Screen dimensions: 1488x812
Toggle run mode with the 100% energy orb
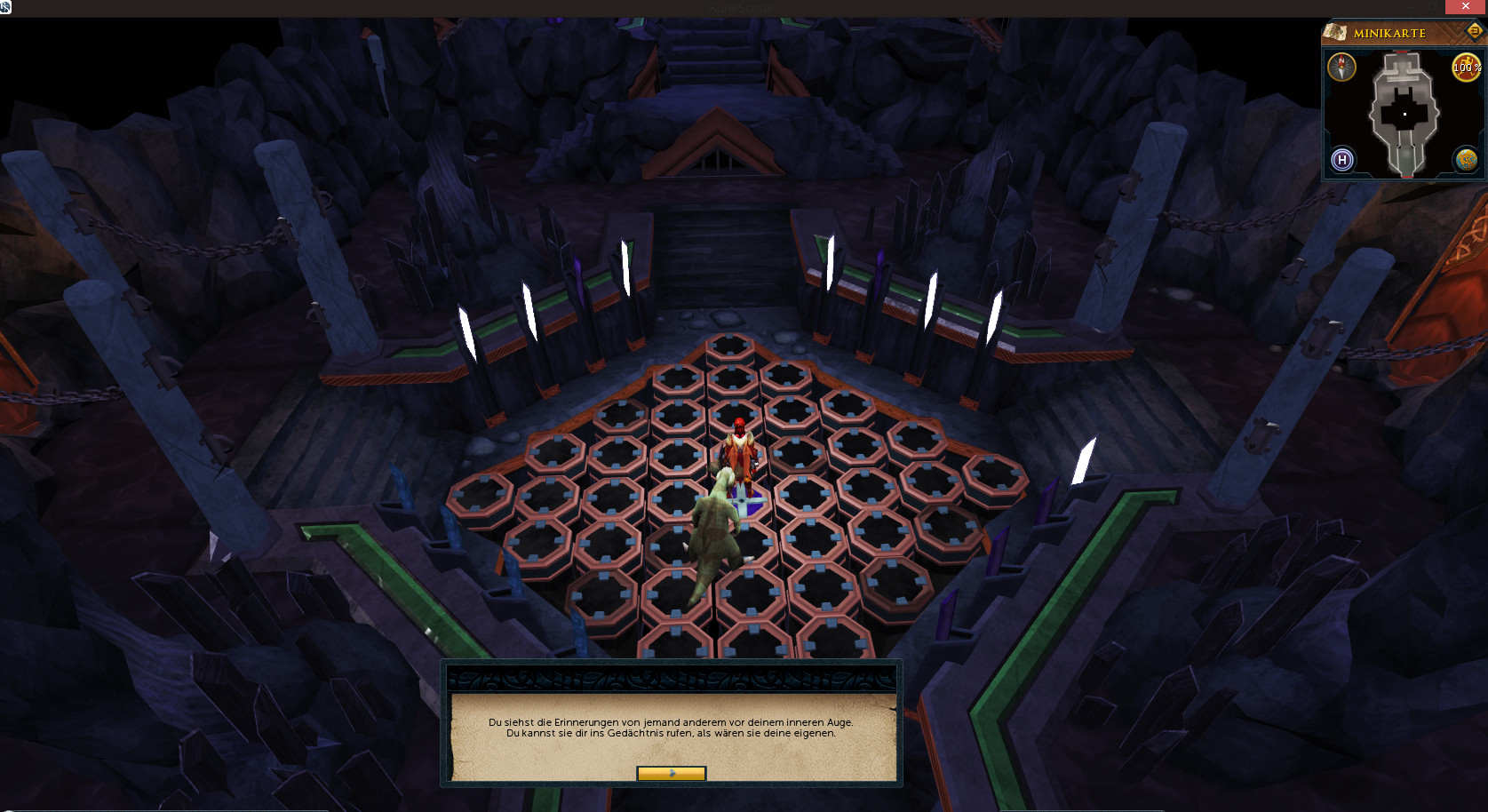coord(1465,68)
